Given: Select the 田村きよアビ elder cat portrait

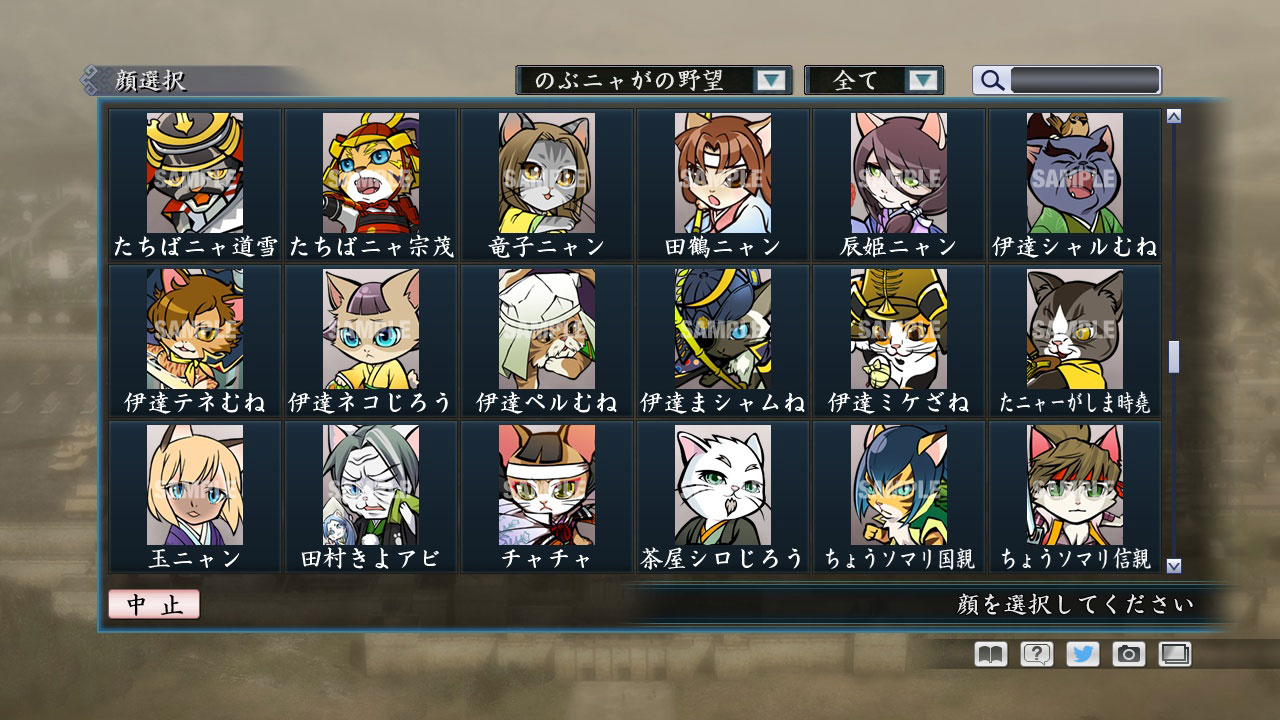Looking at the screenshot, I should [369, 485].
